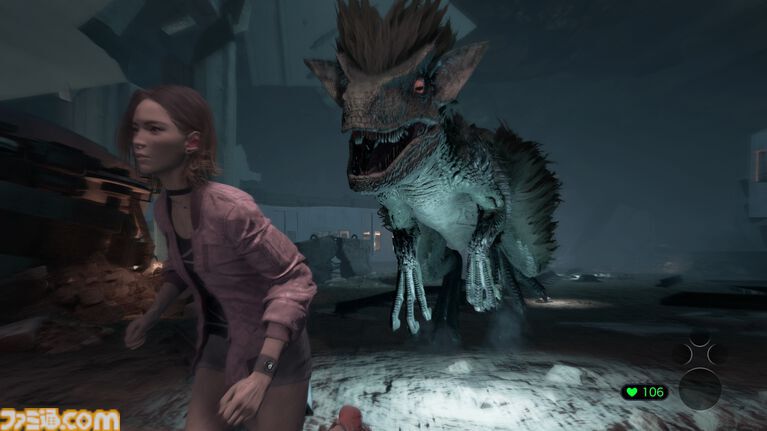Click the Famitsu.com watermark logo

60,418
